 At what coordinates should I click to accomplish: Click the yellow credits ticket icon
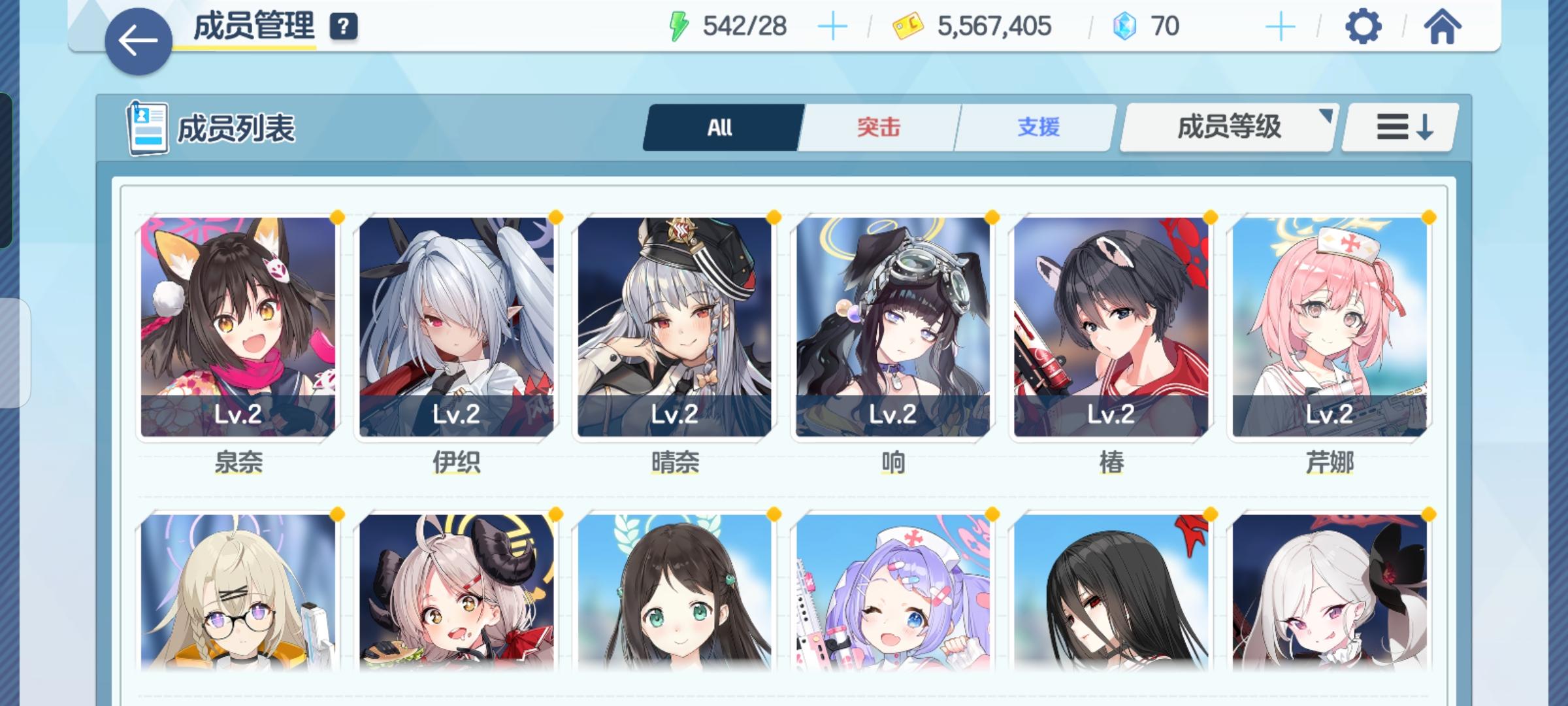[x=908, y=26]
